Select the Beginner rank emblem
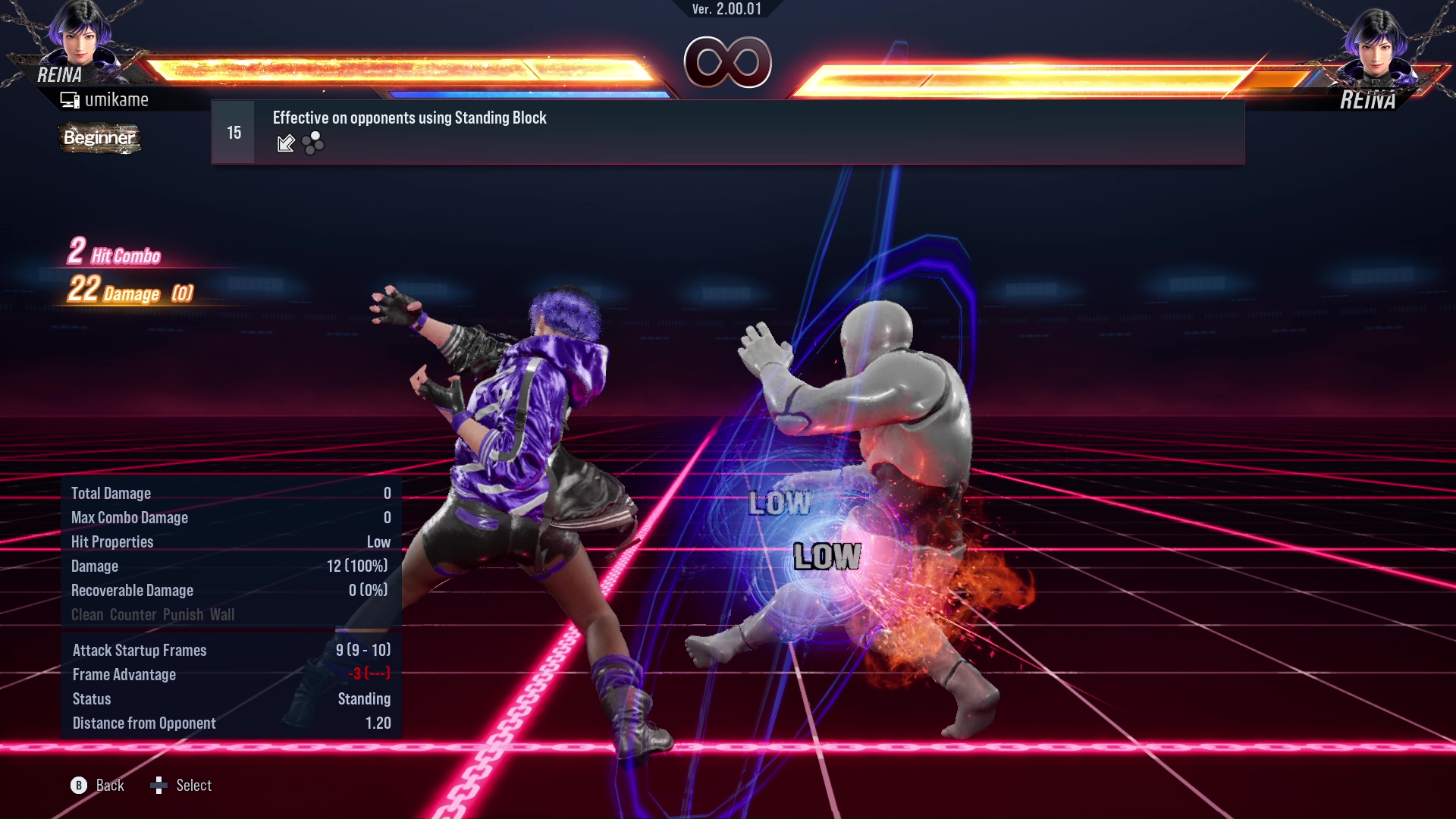This screenshot has height=819, width=1456. pyautogui.click(x=99, y=138)
